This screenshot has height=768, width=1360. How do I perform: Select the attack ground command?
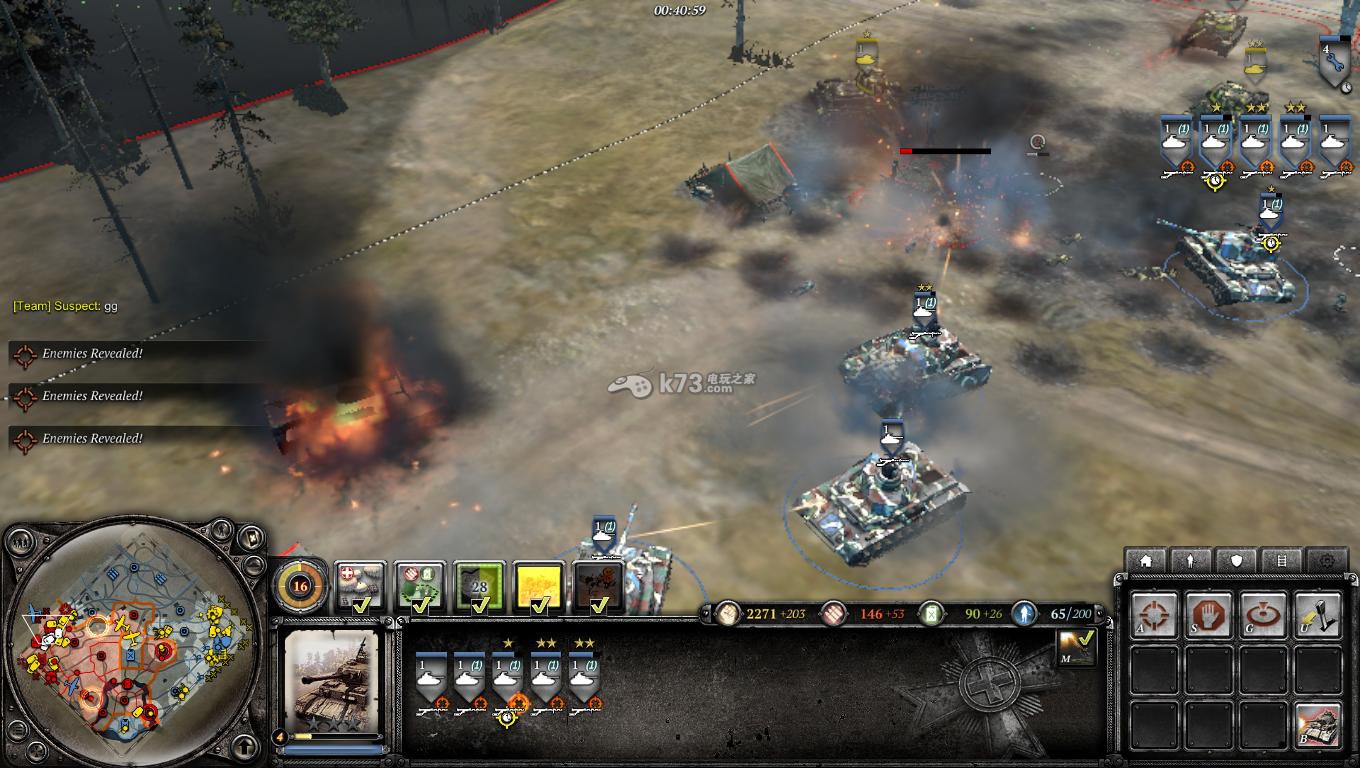pyautogui.click(x=1263, y=616)
